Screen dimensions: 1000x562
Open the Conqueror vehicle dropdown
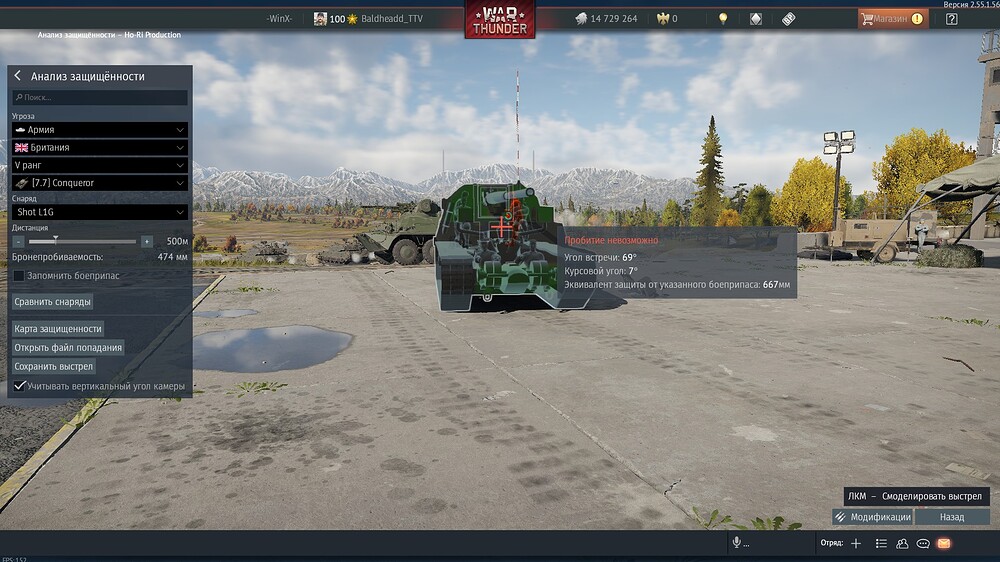click(100, 183)
